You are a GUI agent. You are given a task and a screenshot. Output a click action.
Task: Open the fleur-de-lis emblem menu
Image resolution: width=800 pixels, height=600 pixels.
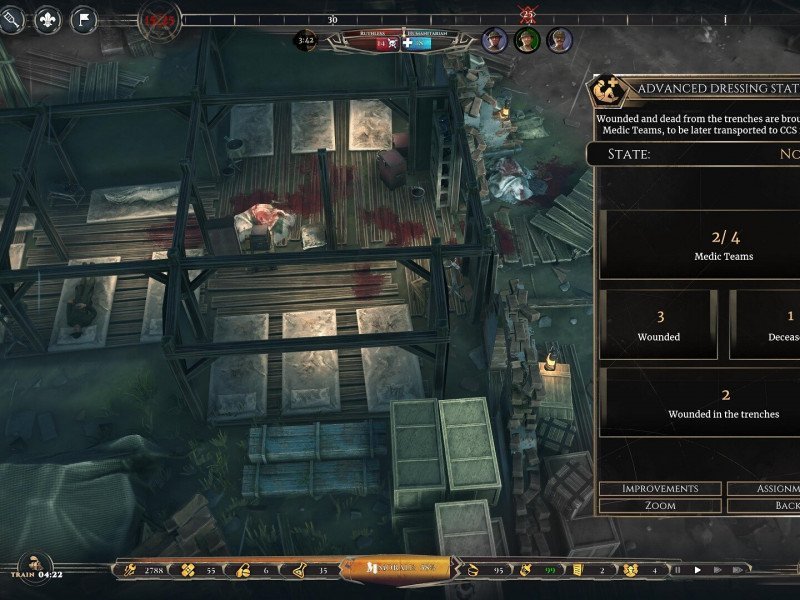47,20
